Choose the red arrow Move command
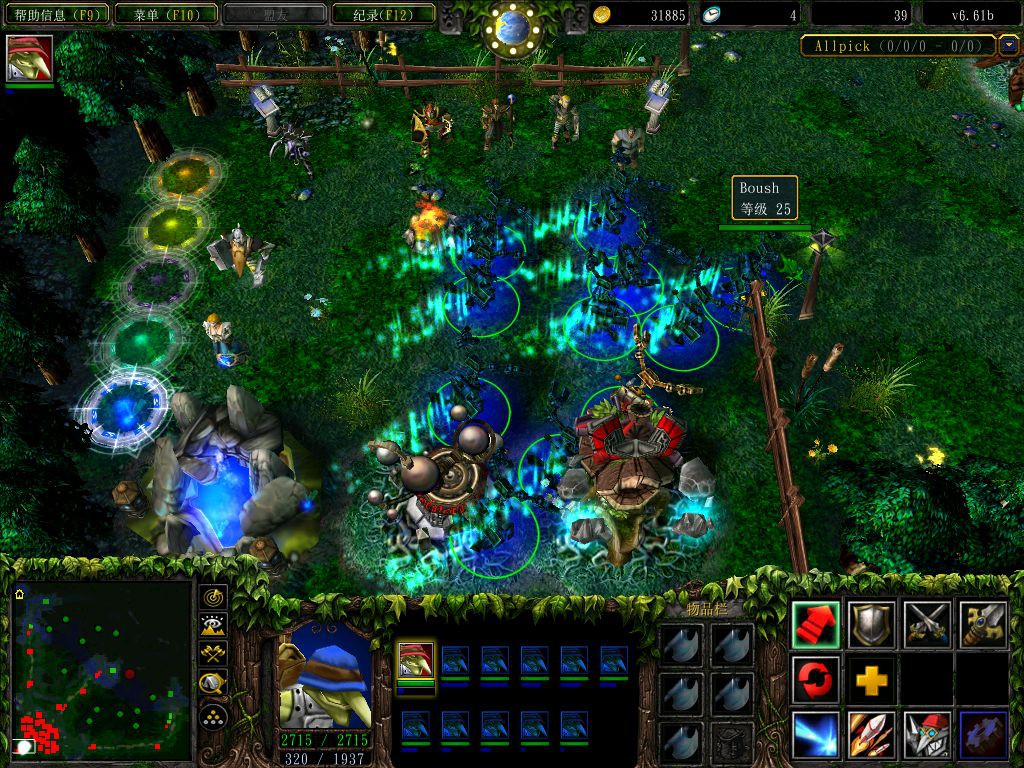The width and height of the screenshot is (1024, 768). (x=815, y=625)
